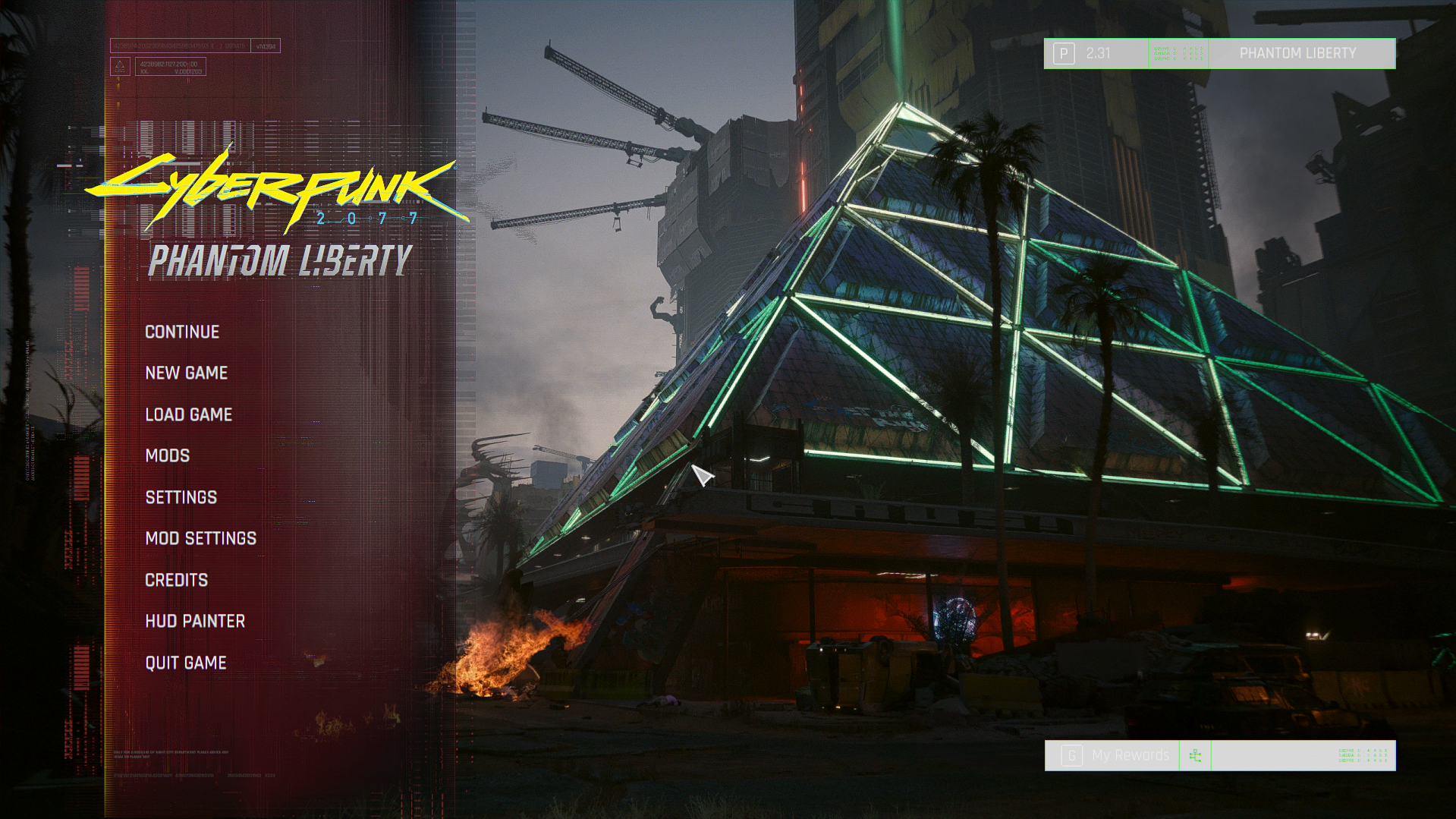
Task: Open the Mods menu entry
Action: [168, 456]
